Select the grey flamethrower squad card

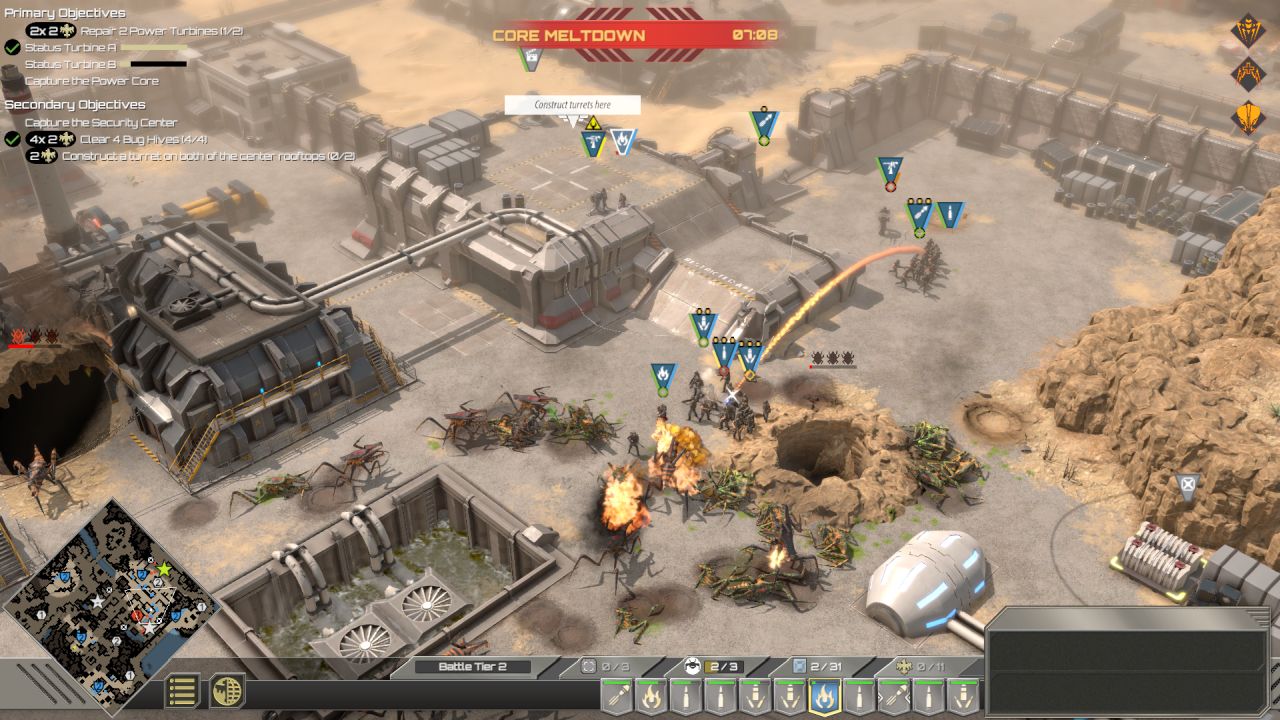click(x=651, y=694)
